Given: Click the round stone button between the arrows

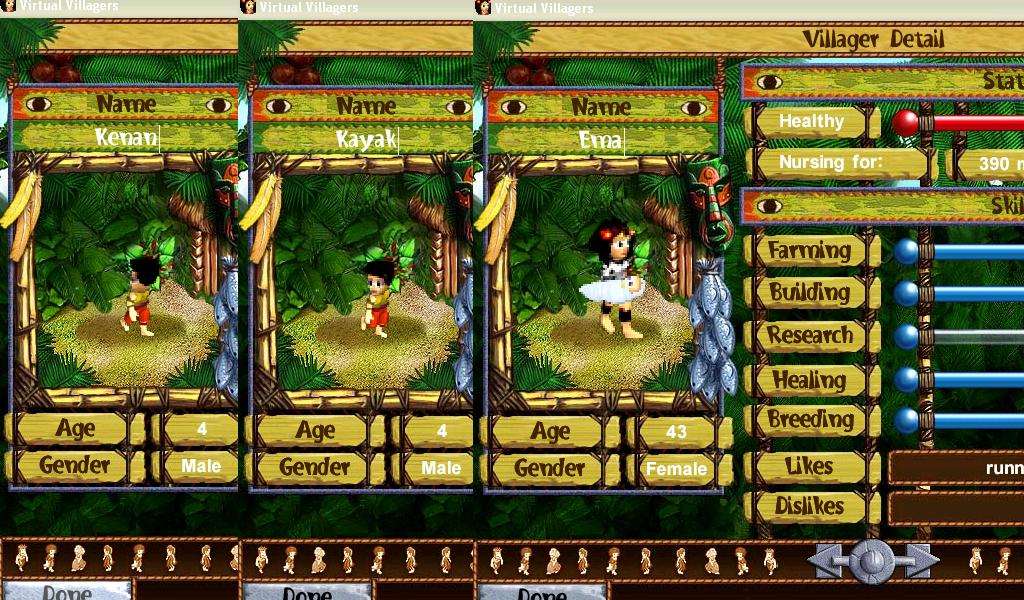Looking at the screenshot, I should point(872,560).
